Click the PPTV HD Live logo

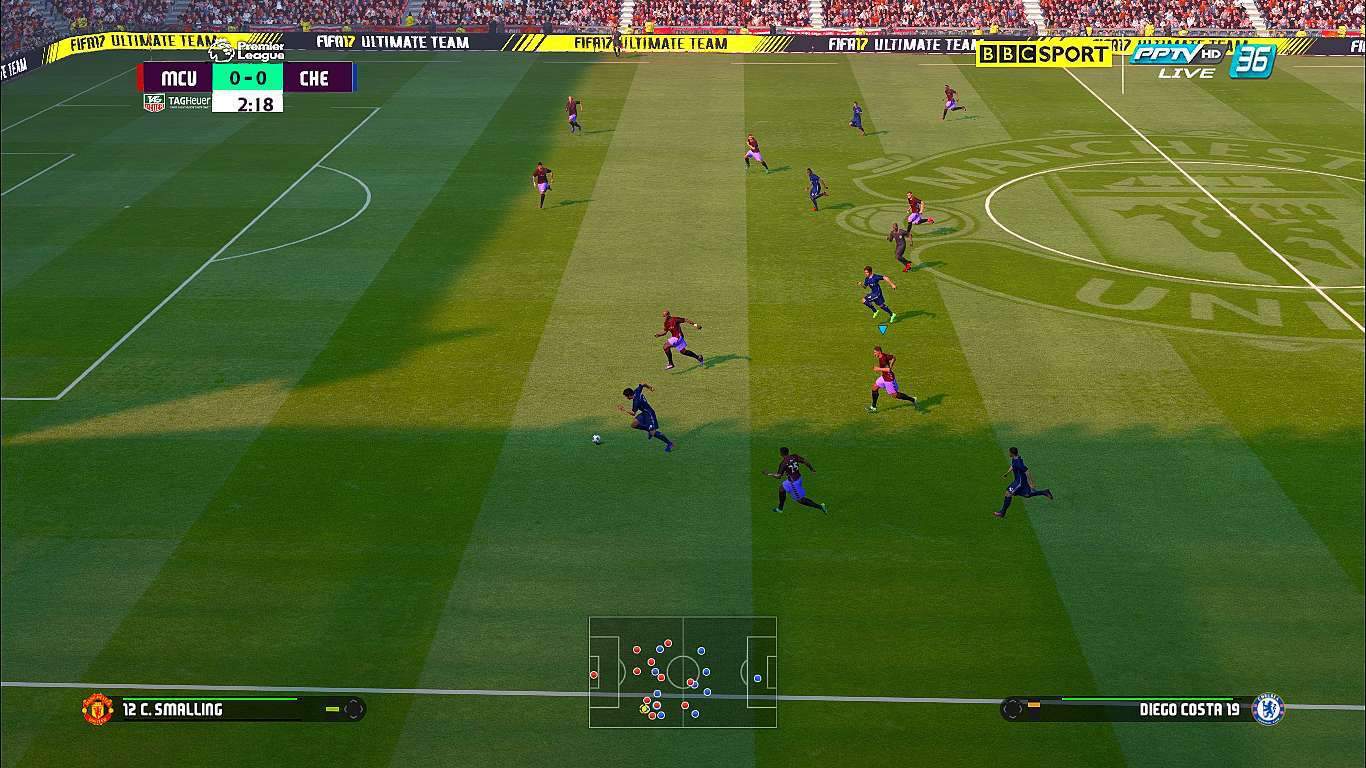pos(1176,59)
